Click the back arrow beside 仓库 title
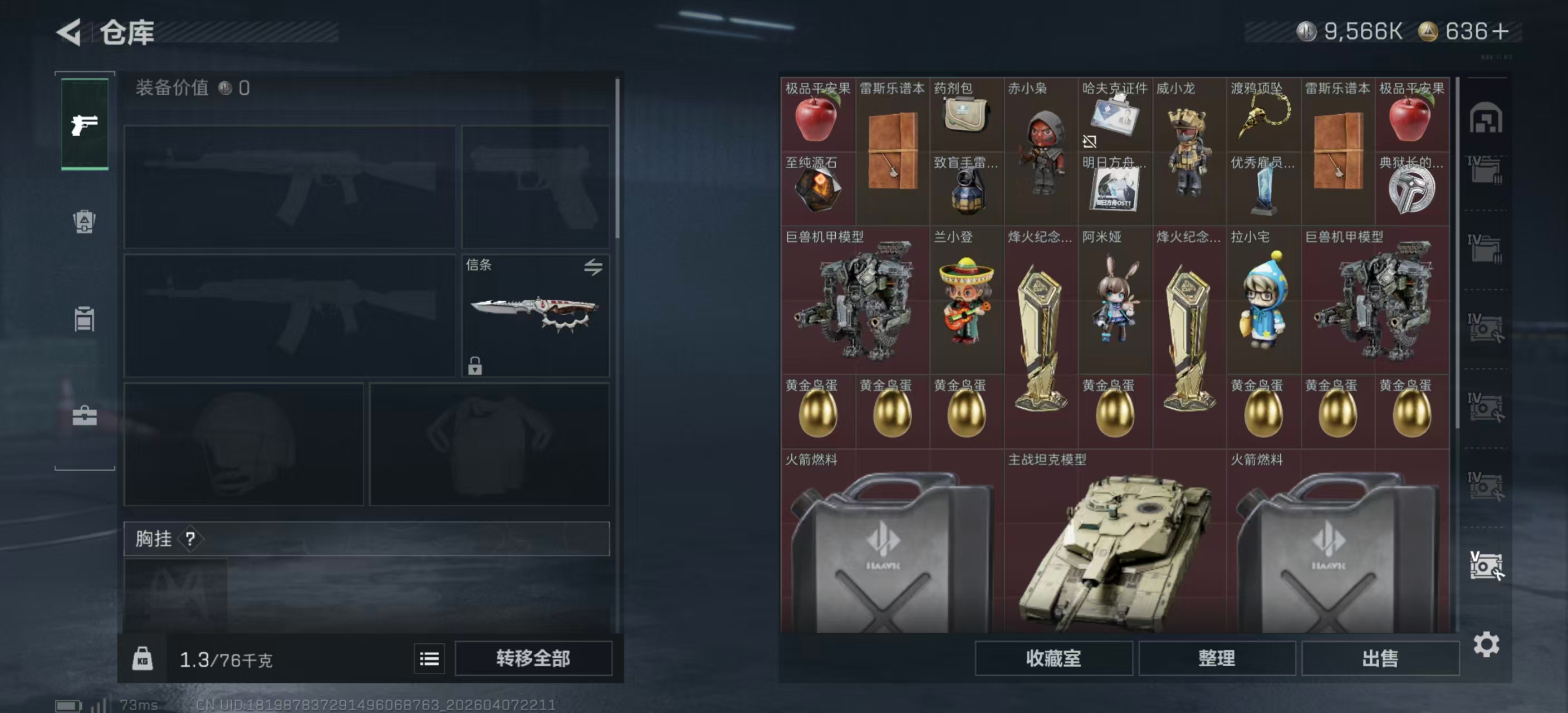This screenshot has height=713, width=1568. tap(70, 32)
